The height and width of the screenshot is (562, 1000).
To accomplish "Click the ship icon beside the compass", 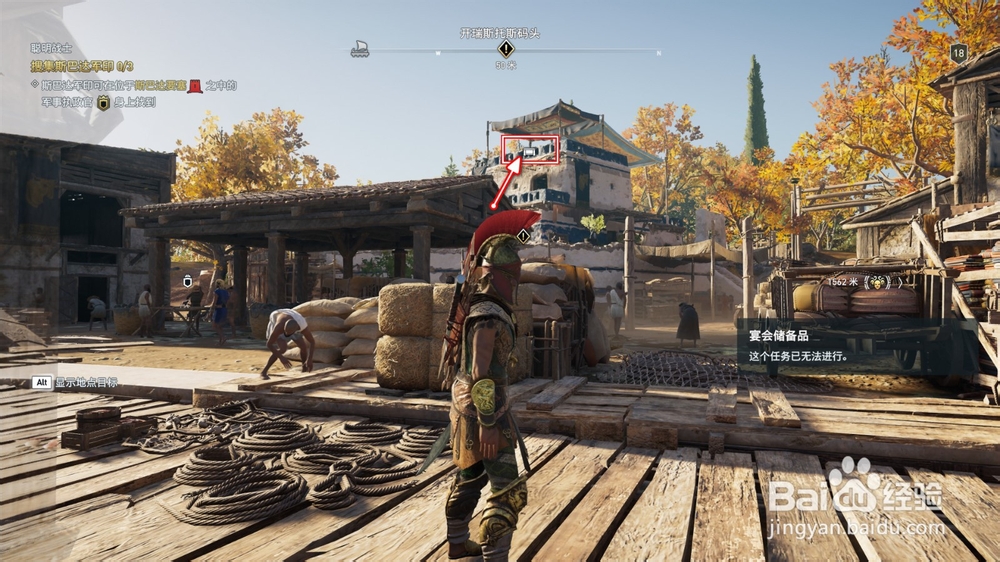I will click(360, 48).
